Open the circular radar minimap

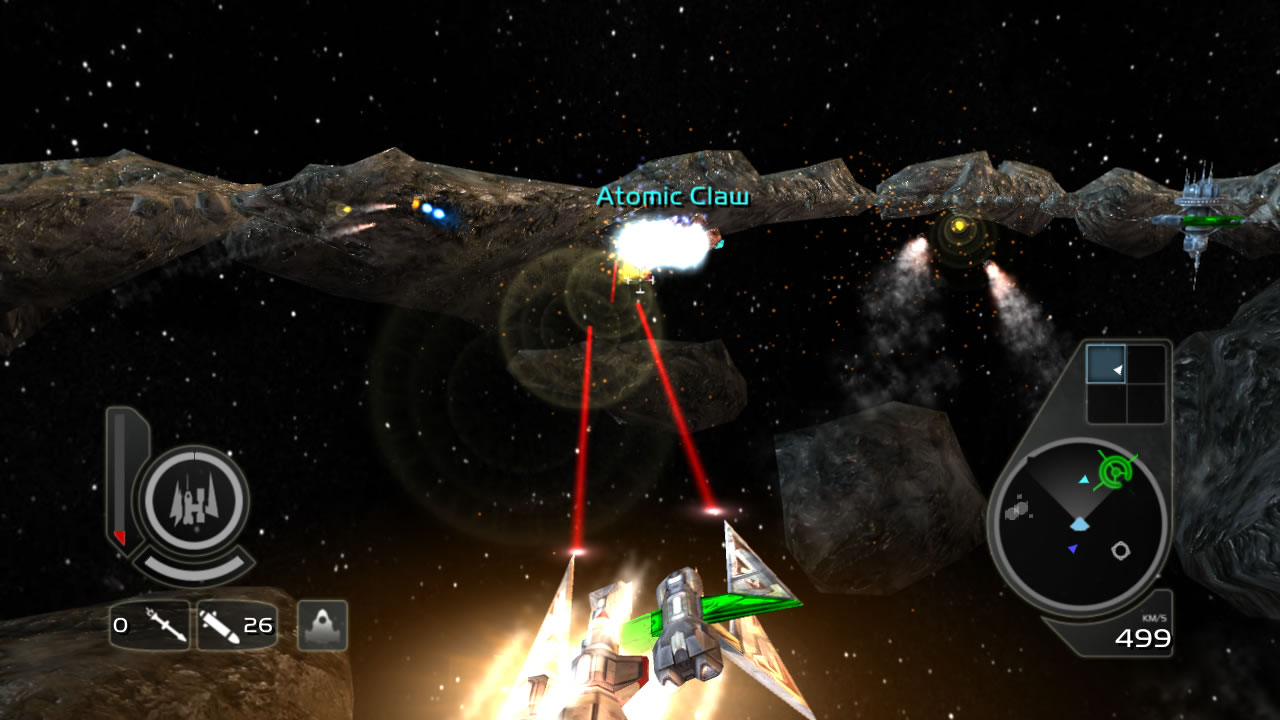point(1078,526)
